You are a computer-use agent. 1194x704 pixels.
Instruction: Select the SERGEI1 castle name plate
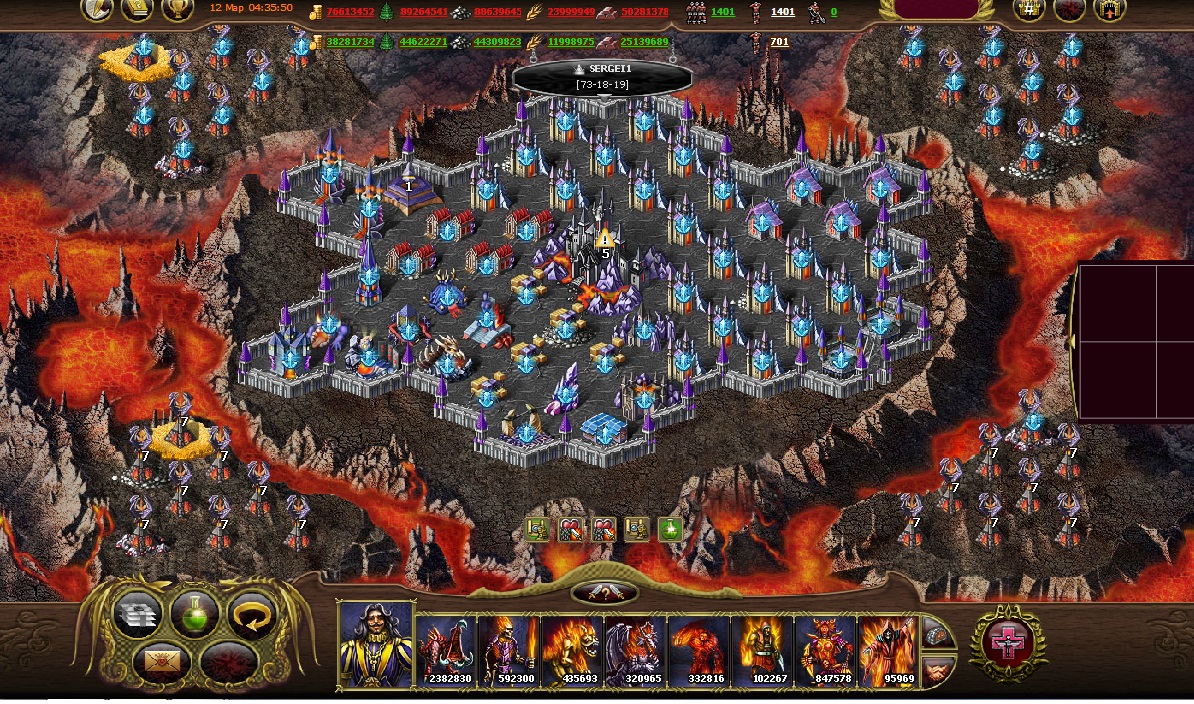602,77
